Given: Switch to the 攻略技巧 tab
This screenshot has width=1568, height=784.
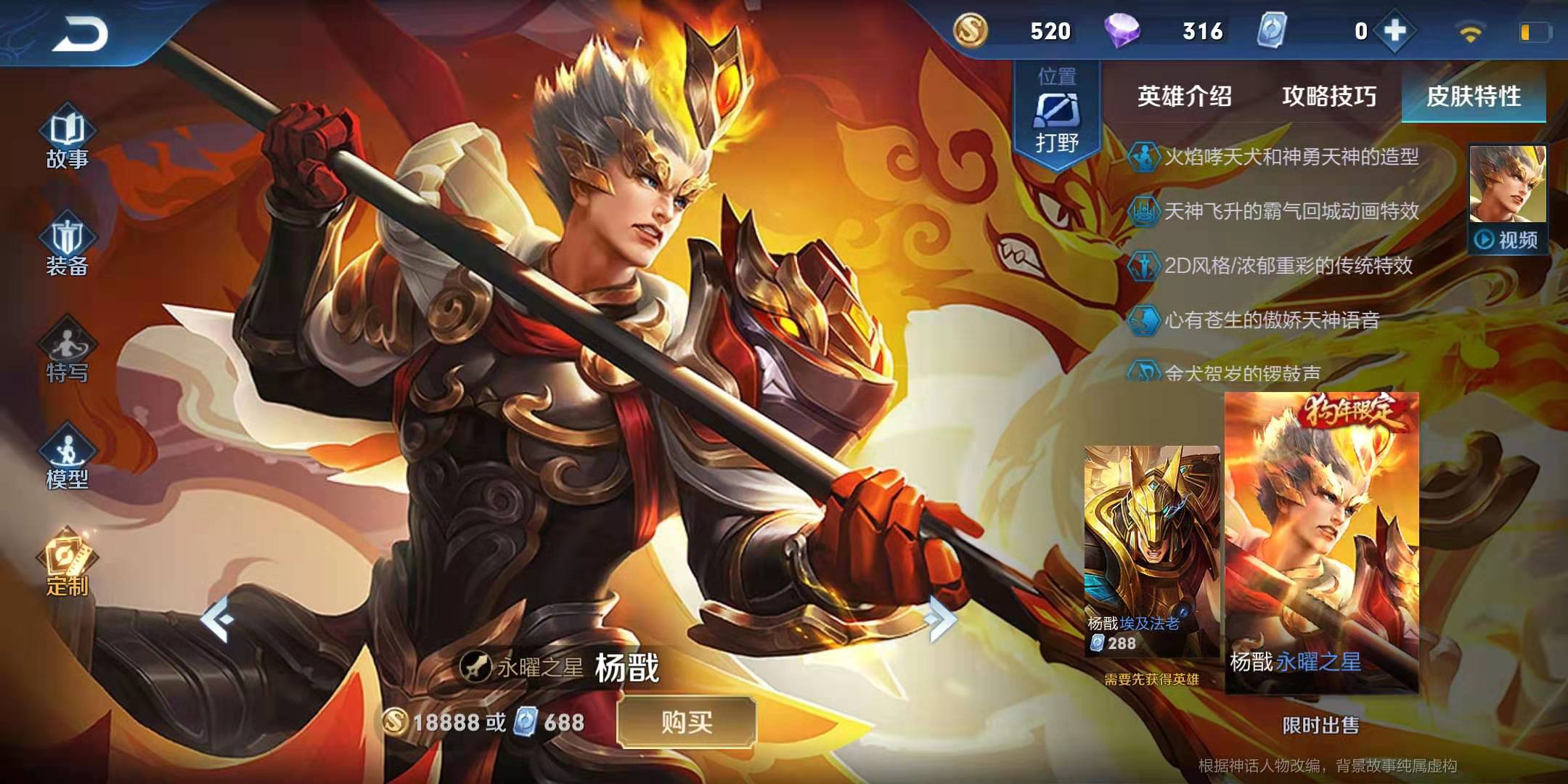Looking at the screenshot, I should 1328,96.
